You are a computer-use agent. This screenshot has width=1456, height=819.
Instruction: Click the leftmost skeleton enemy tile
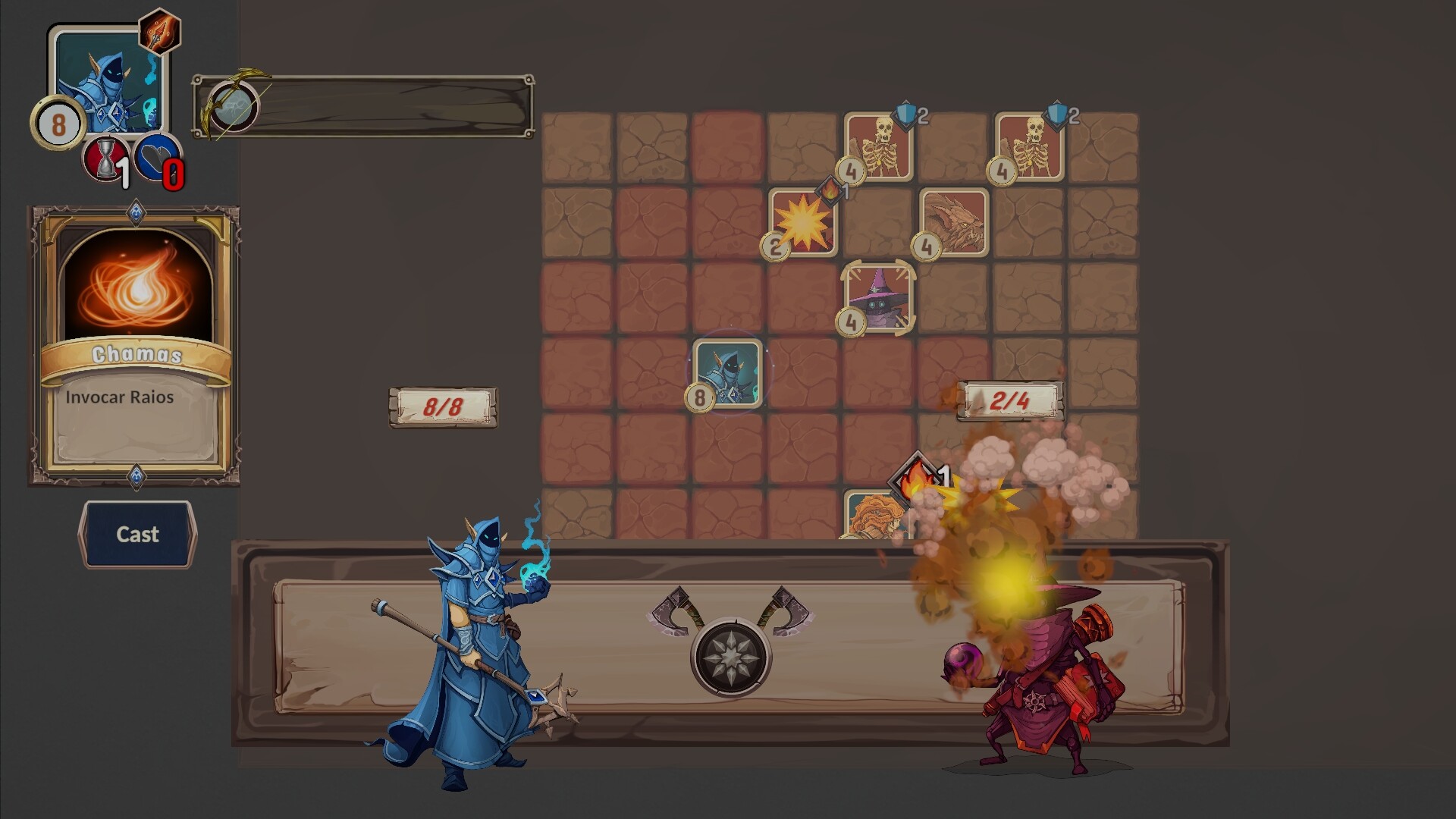coord(880,148)
